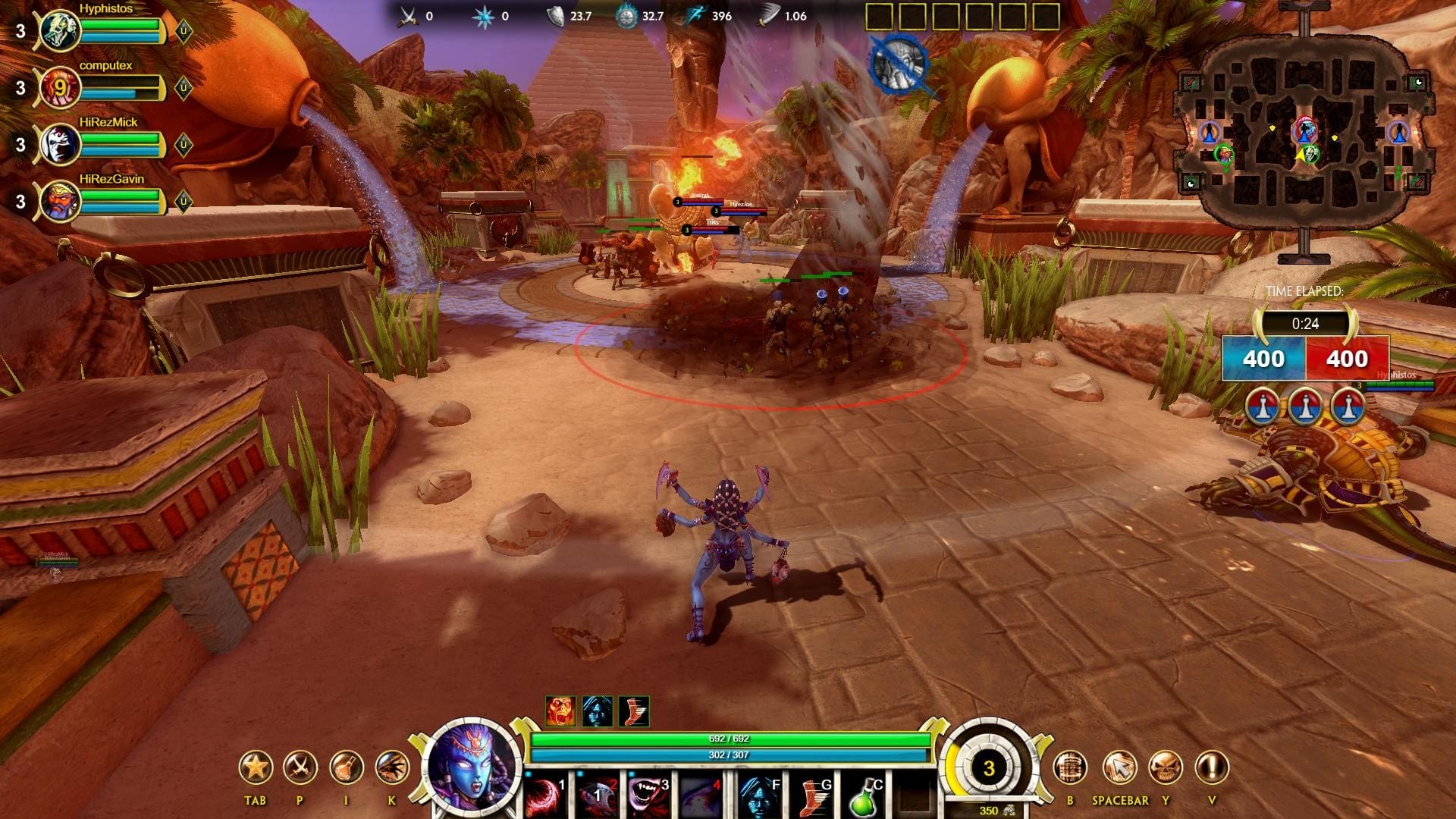Activate the red crescent first ability
1456x819 pixels.
click(546, 795)
